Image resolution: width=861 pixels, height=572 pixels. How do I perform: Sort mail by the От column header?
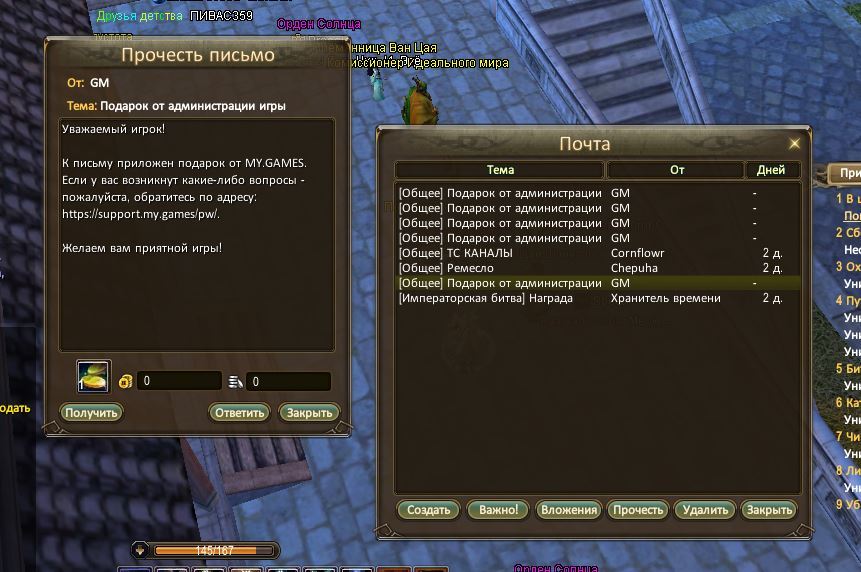tap(676, 170)
